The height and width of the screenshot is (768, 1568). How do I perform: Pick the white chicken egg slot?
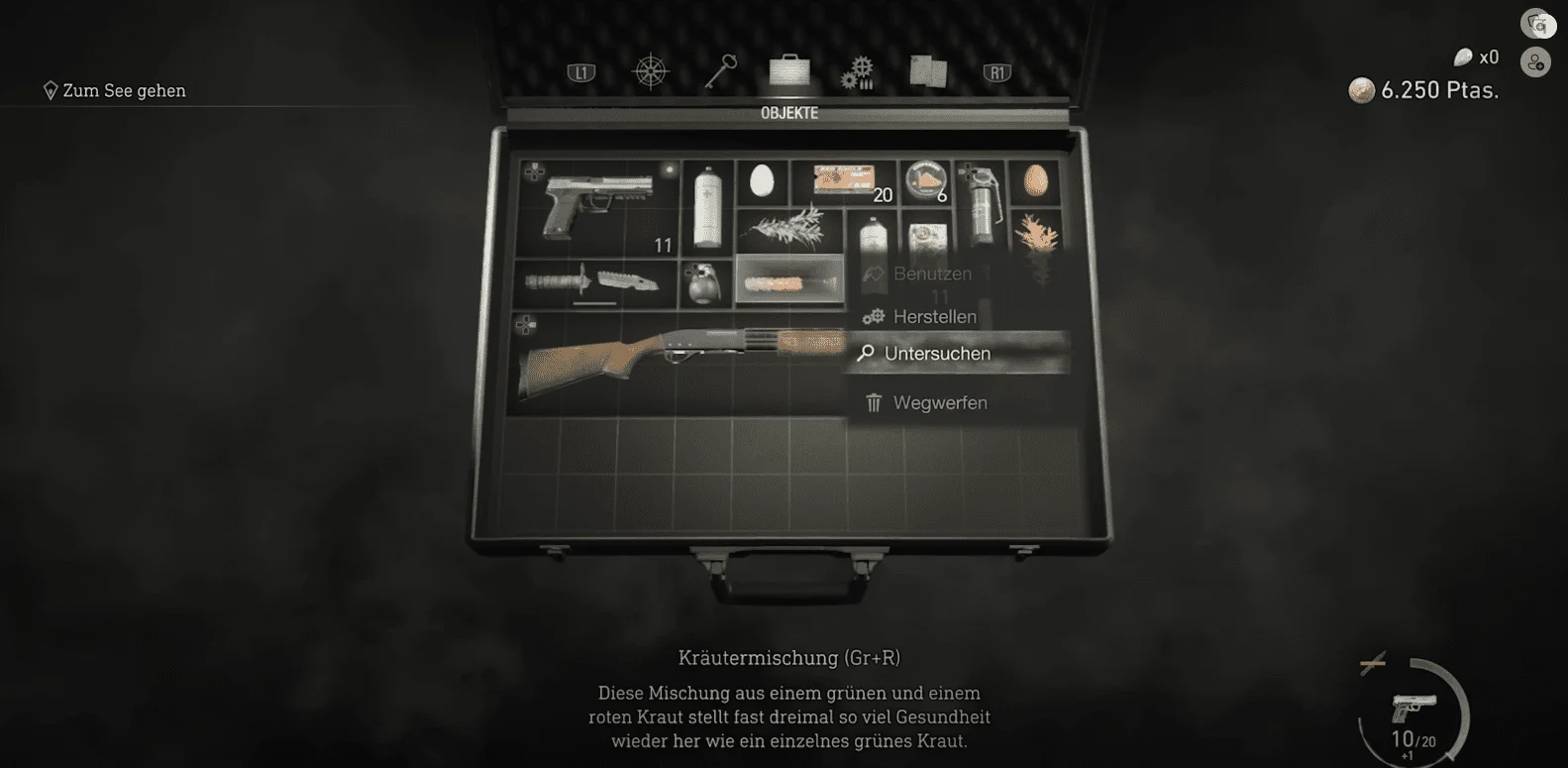point(762,181)
